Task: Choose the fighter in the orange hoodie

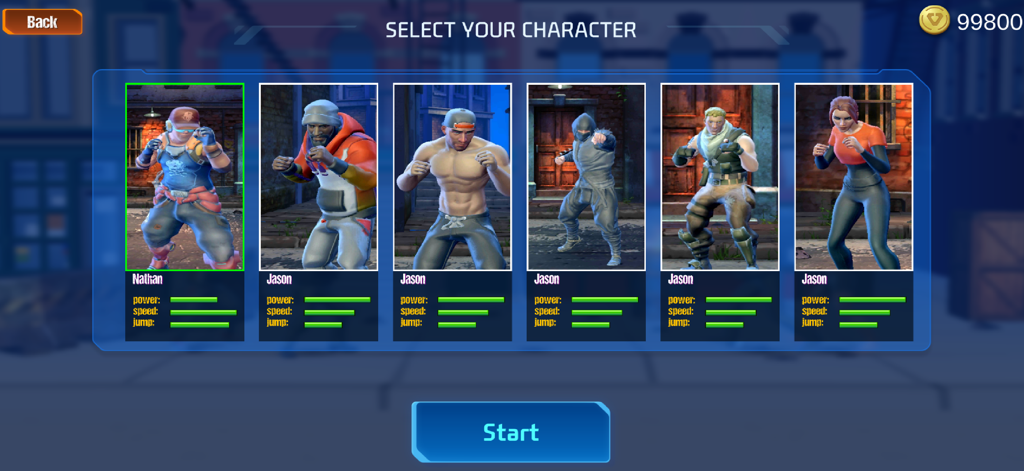Action: [319, 177]
